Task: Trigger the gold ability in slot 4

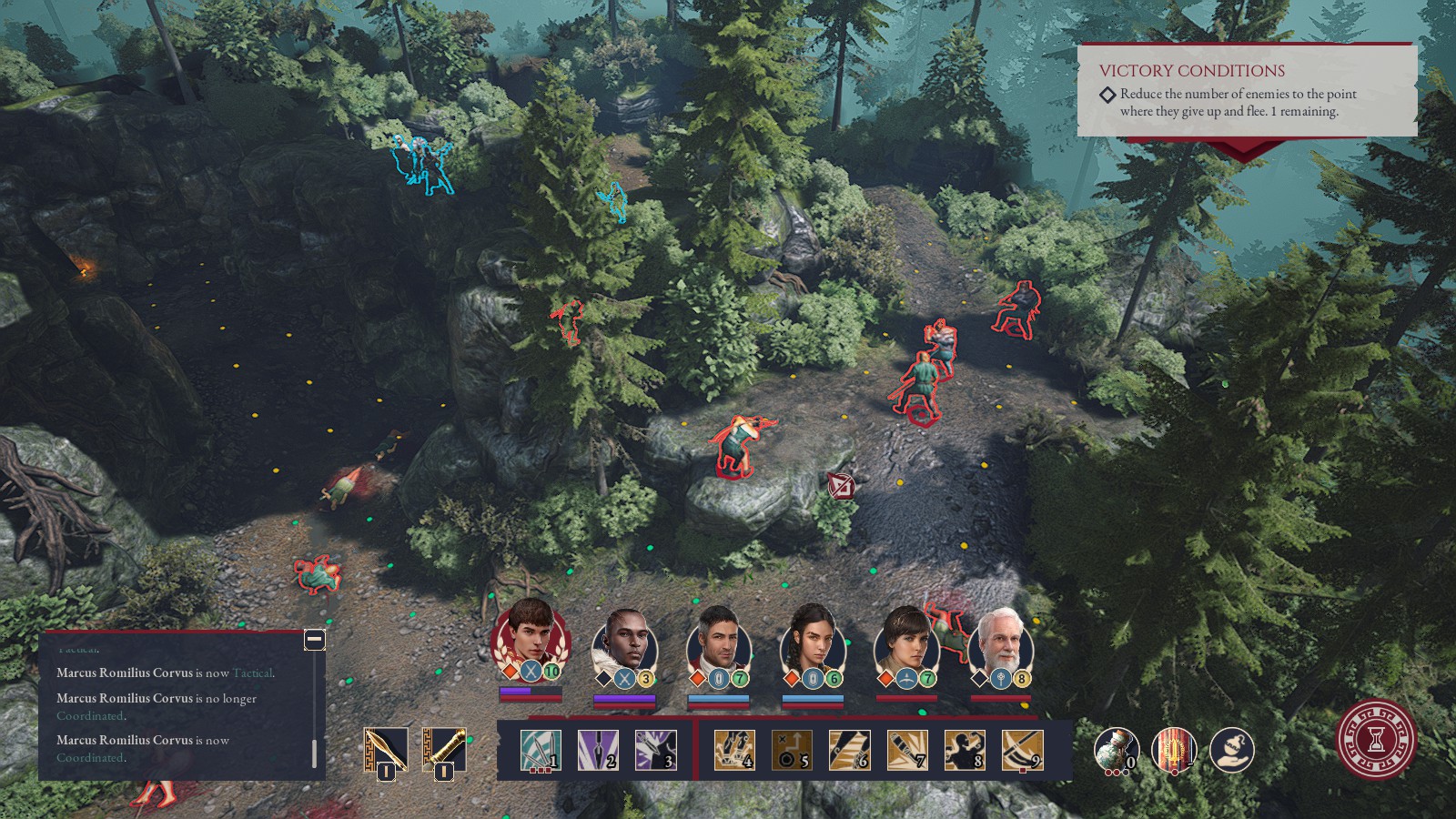Action: (733, 751)
